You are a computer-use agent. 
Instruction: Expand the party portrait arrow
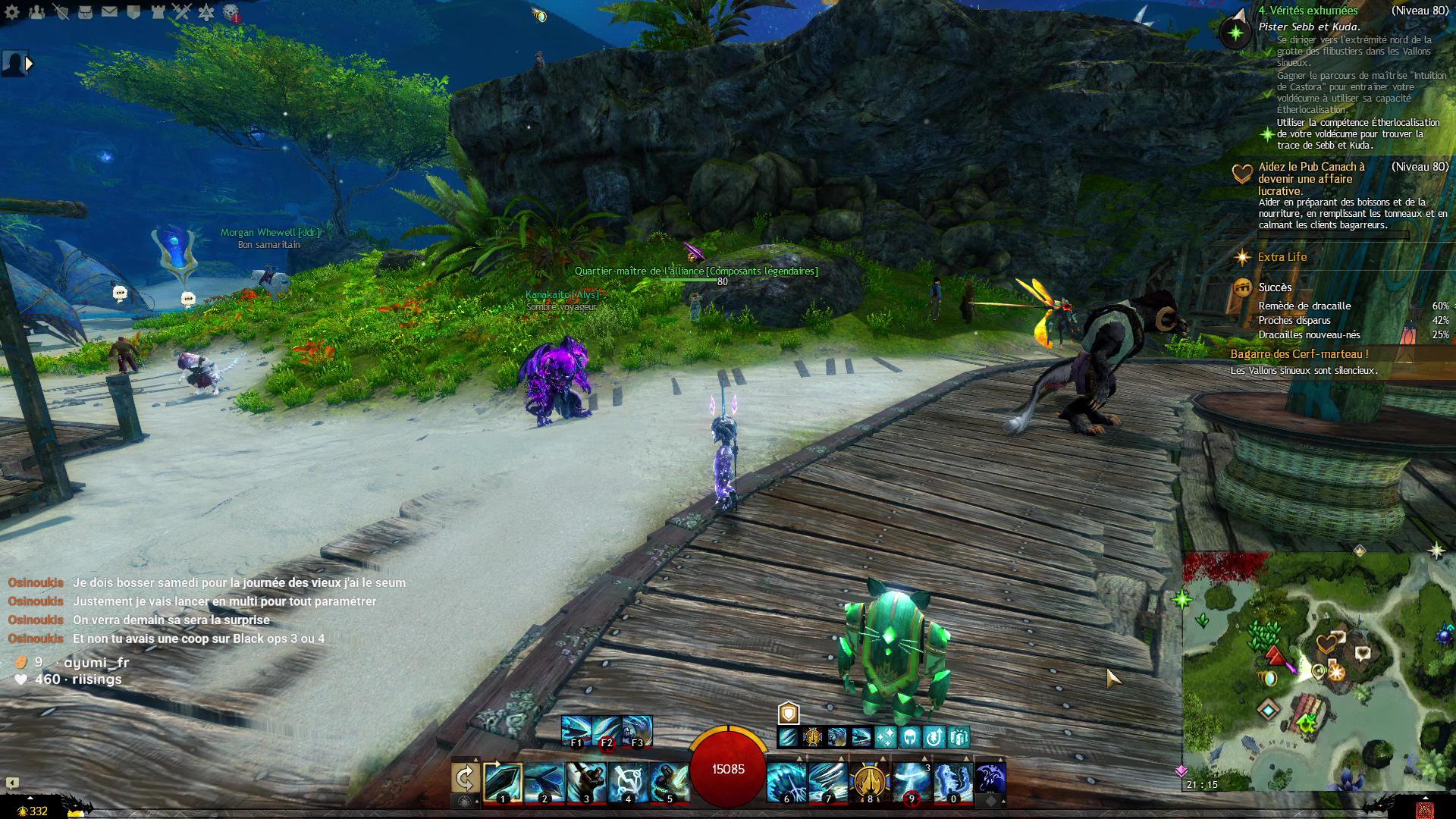click(x=30, y=64)
